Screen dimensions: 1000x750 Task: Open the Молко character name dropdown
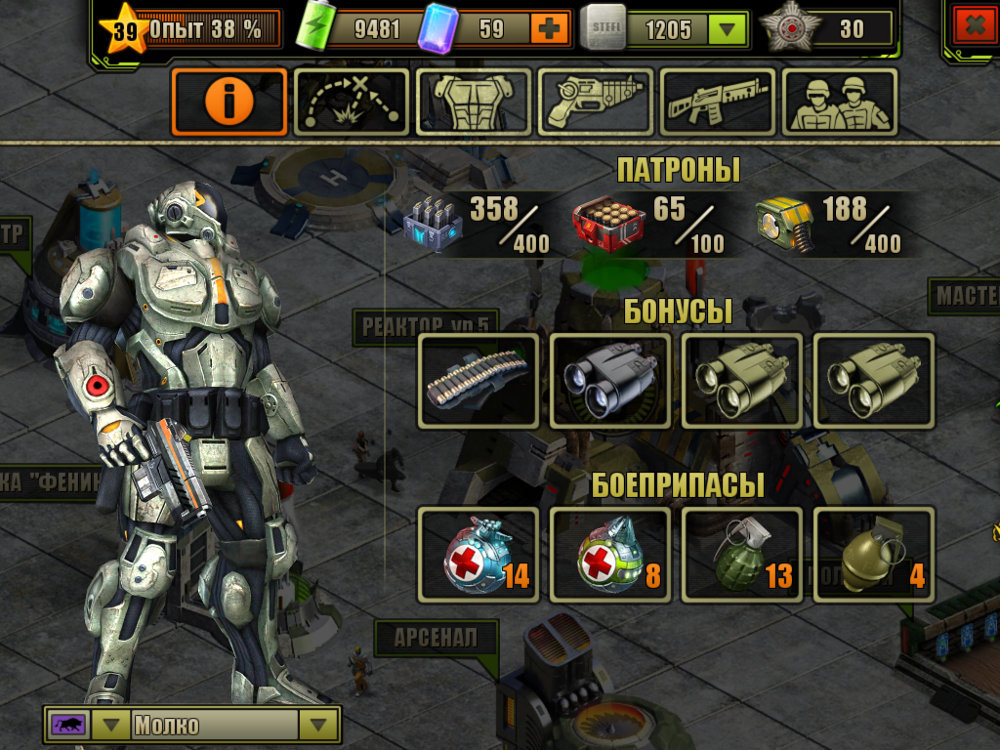(x=319, y=725)
